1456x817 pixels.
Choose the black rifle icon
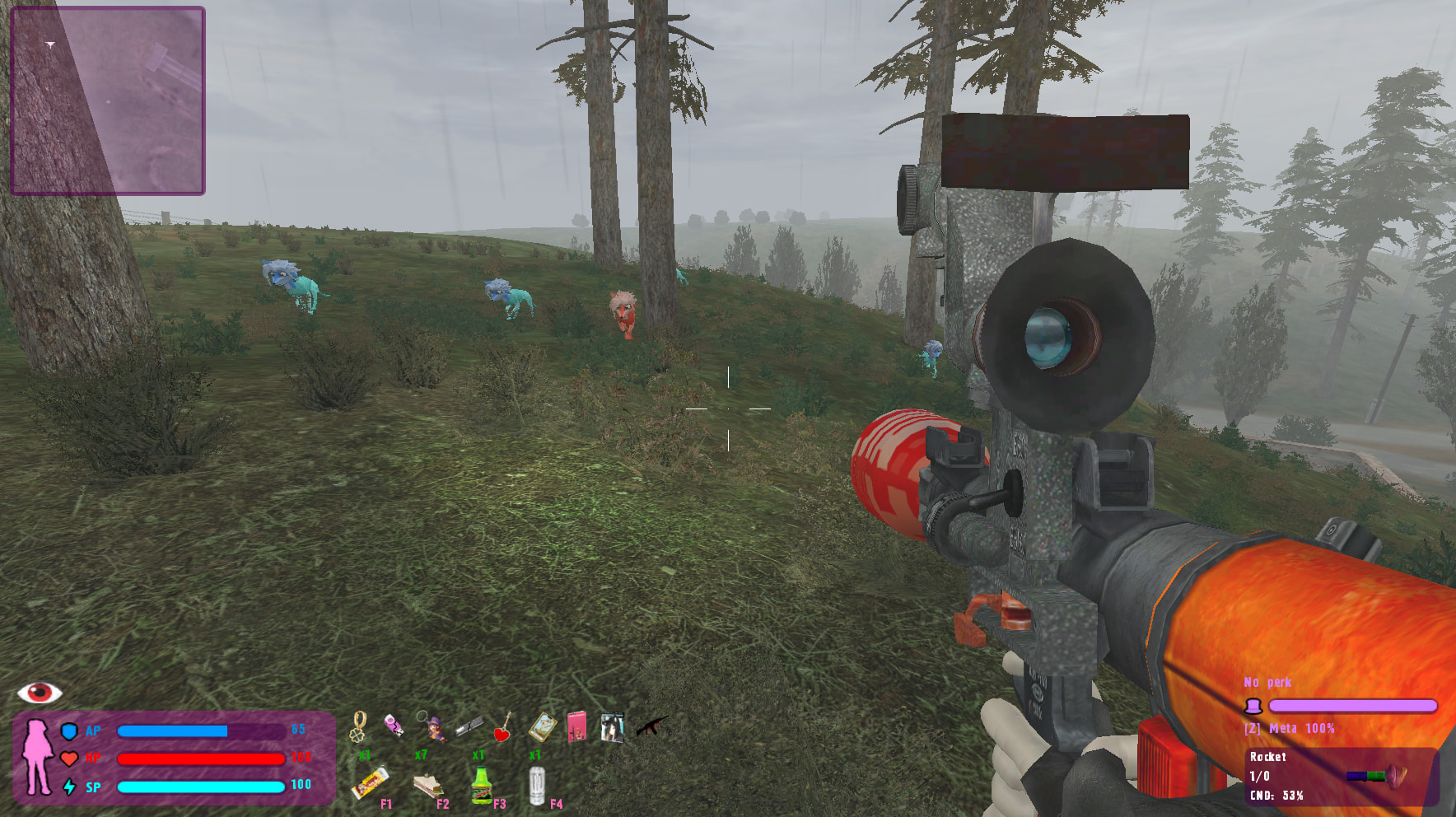[x=651, y=726]
